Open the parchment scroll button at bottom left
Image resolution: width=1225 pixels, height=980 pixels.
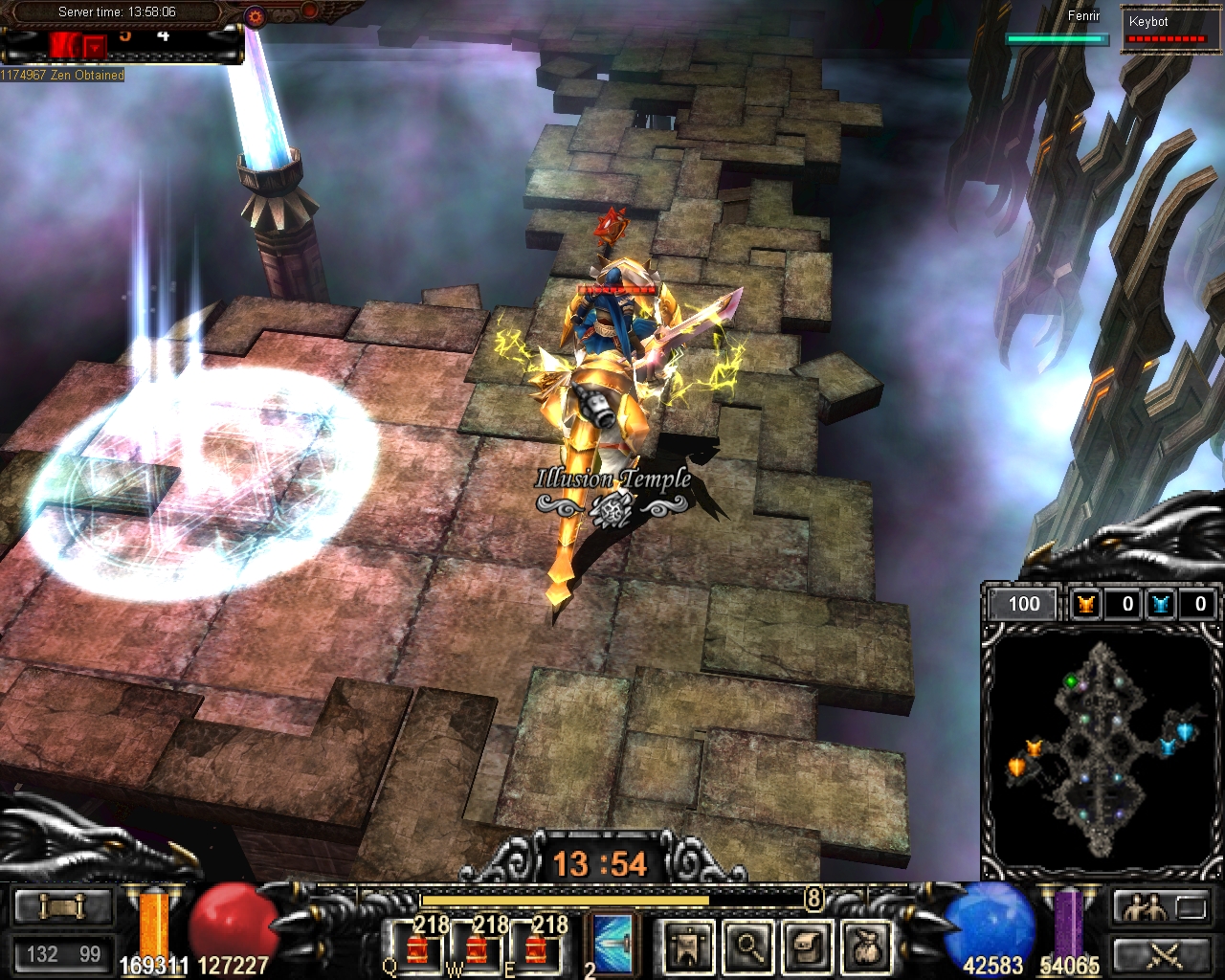62,905
